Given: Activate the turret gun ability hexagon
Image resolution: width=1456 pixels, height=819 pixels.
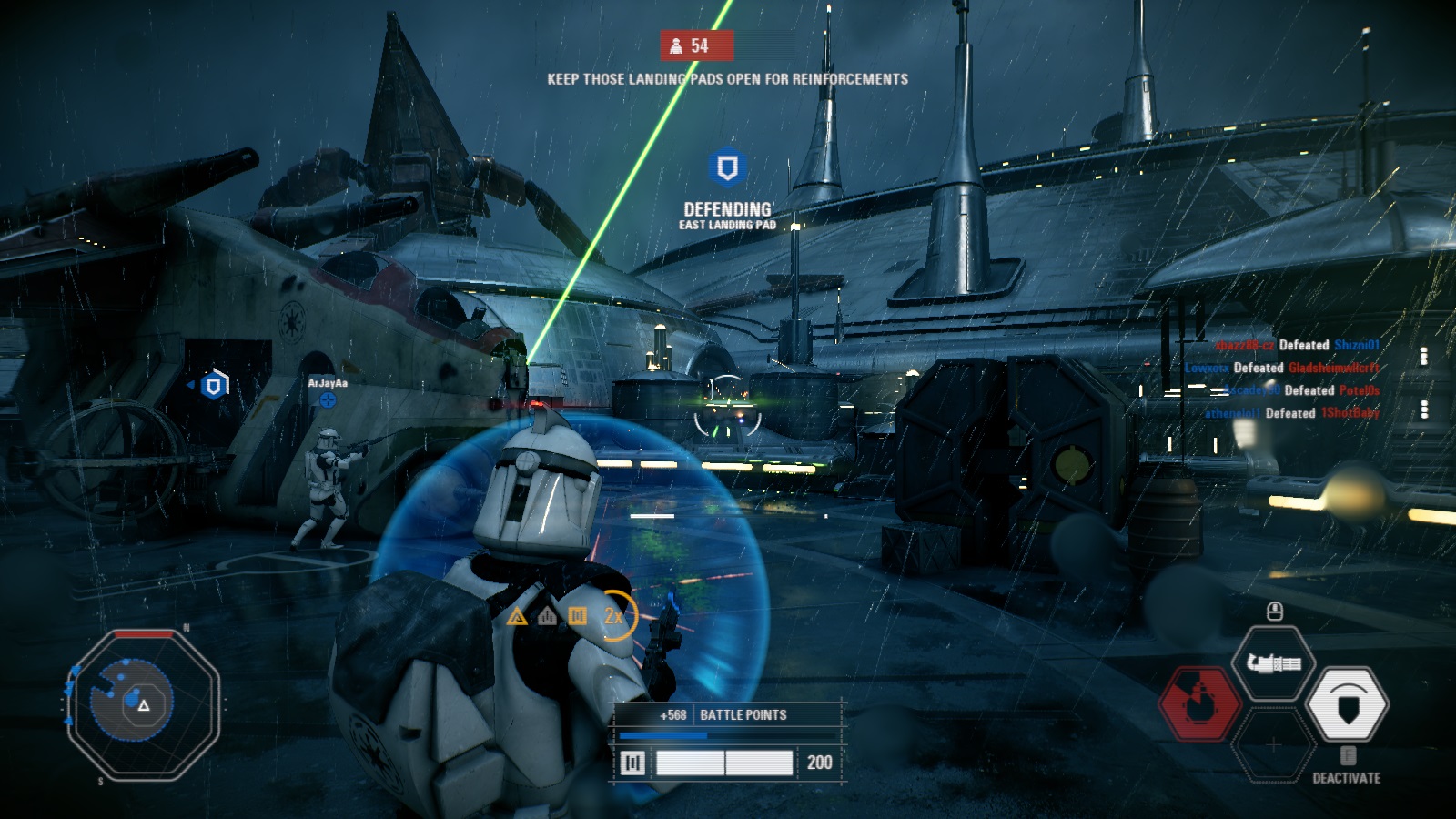Looking at the screenshot, I should [1273, 663].
